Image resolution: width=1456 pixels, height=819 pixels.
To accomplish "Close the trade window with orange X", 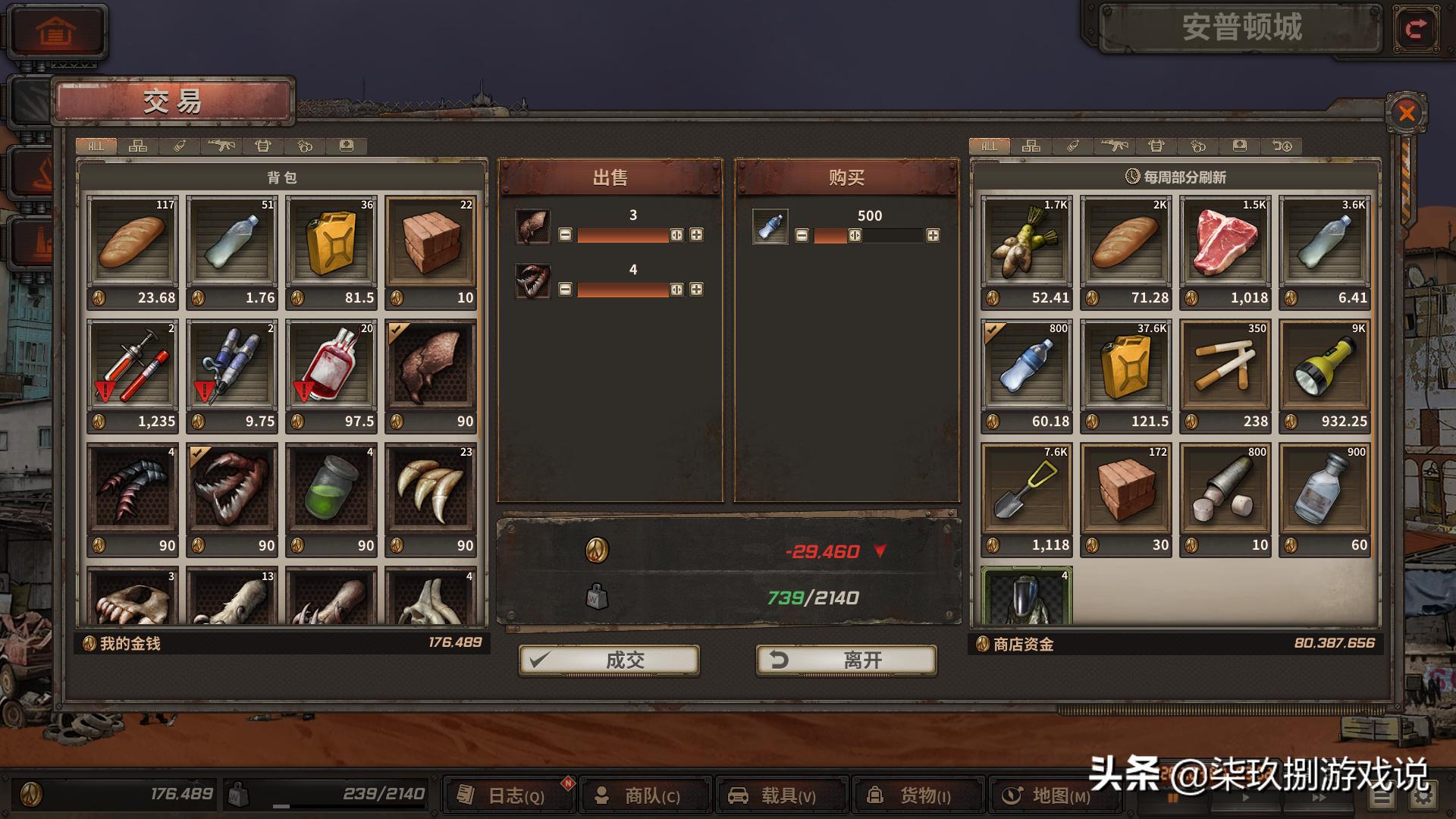I will point(1407,114).
